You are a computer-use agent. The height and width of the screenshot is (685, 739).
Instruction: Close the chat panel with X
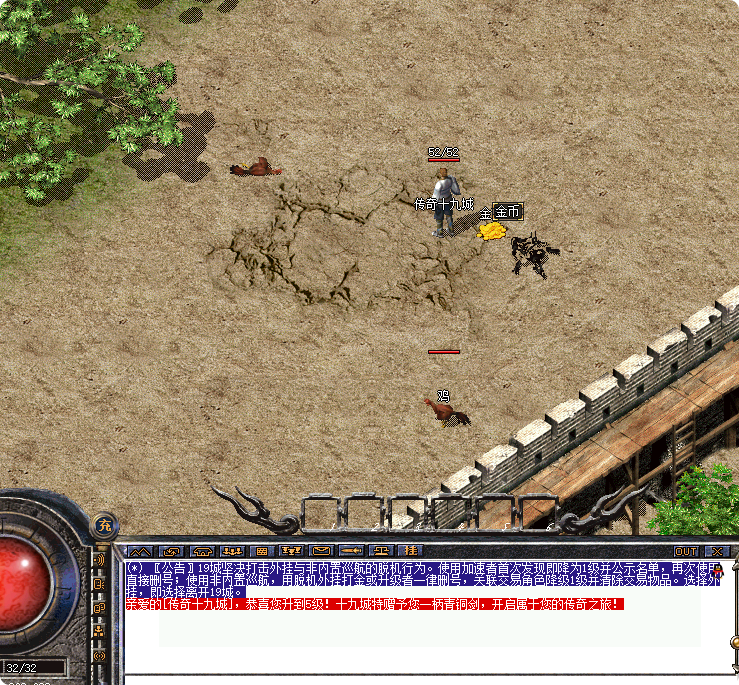[x=717, y=551]
